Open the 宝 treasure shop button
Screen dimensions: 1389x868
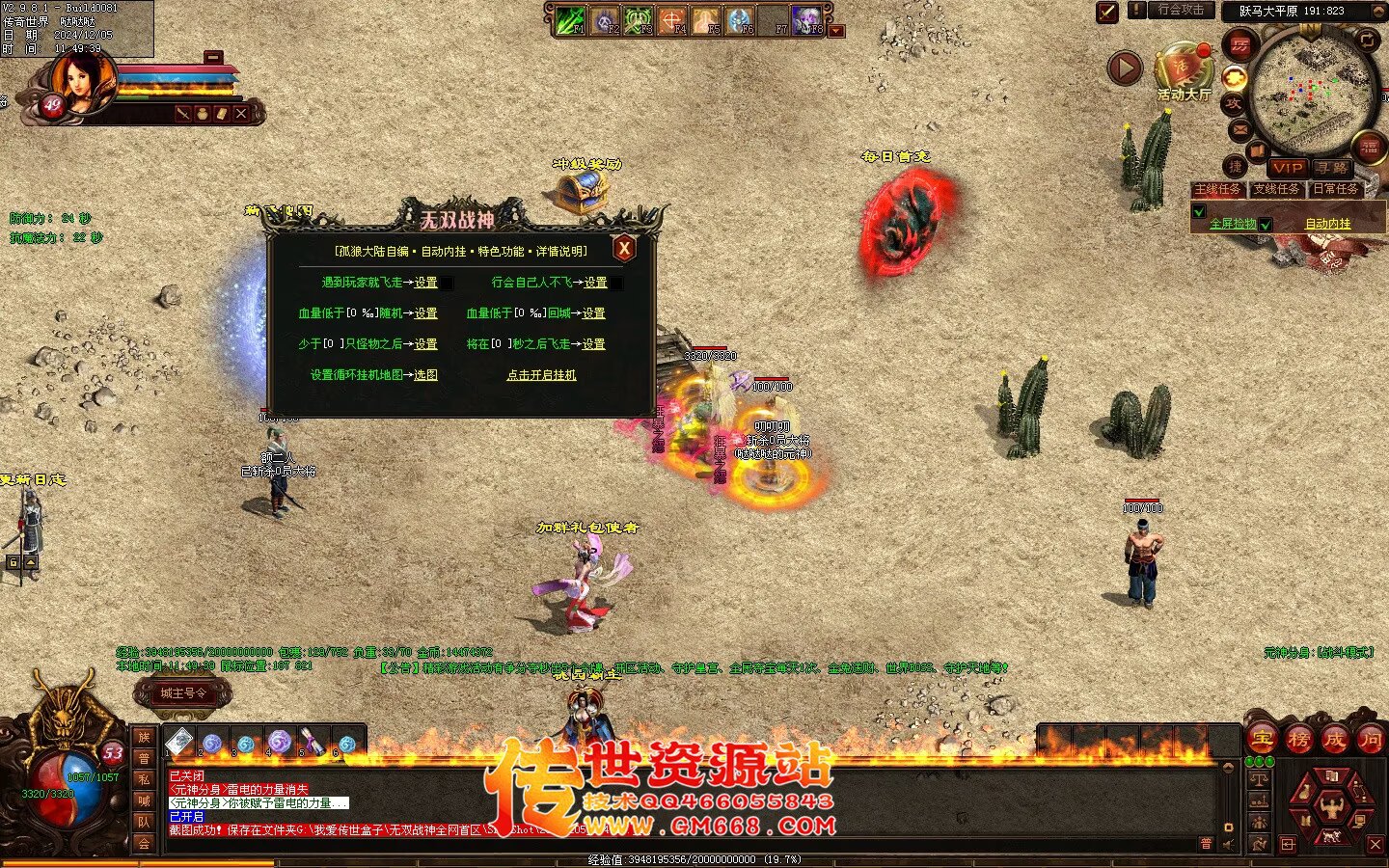(1261, 740)
